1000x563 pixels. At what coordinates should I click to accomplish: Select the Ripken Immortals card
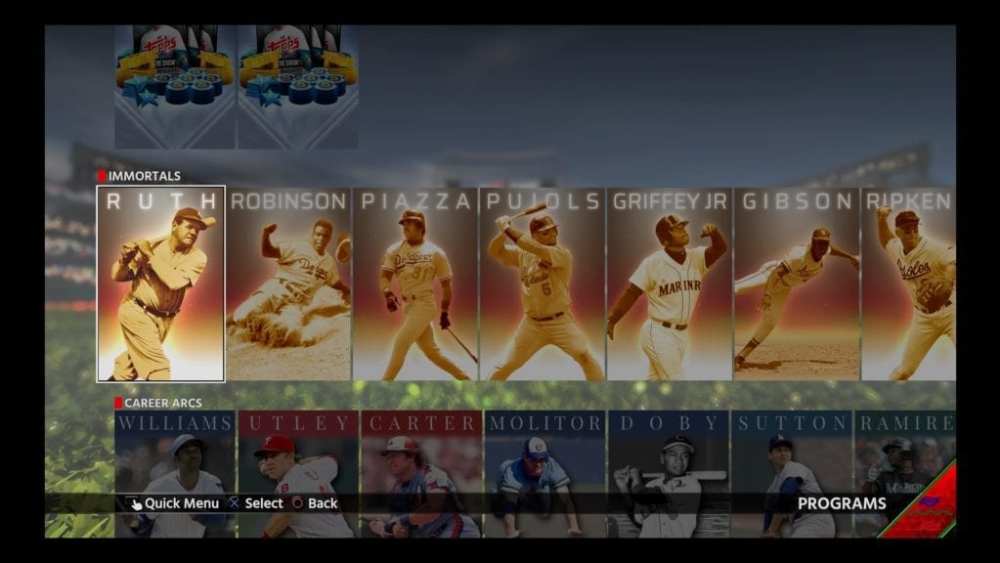tap(908, 284)
